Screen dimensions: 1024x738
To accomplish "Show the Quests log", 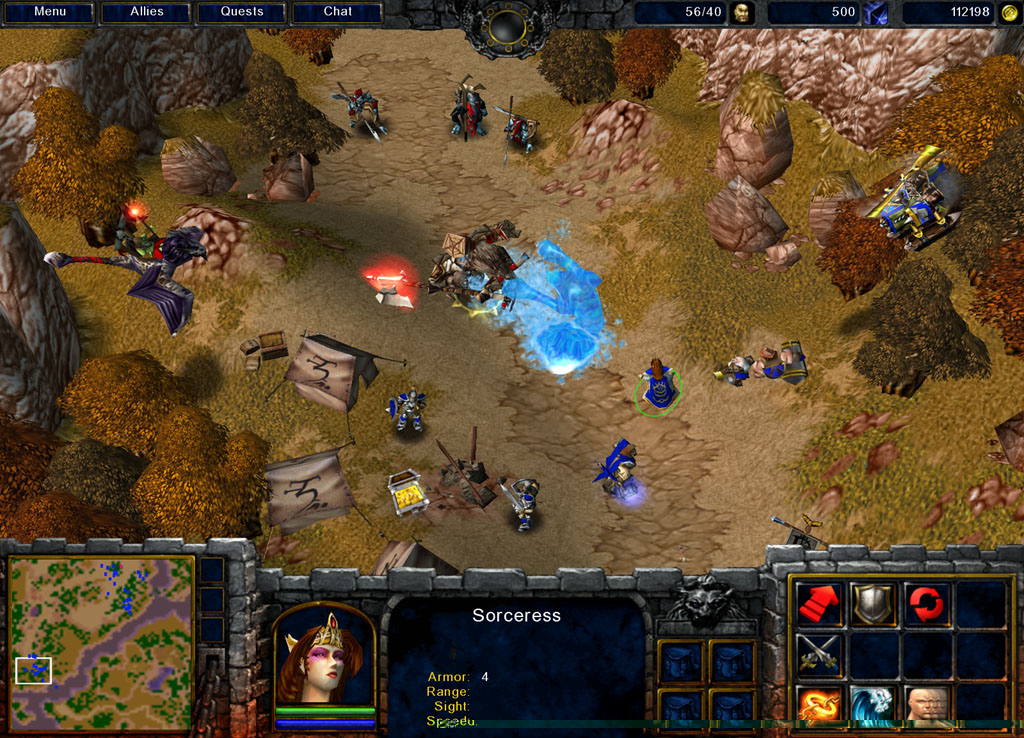I will [x=242, y=12].
